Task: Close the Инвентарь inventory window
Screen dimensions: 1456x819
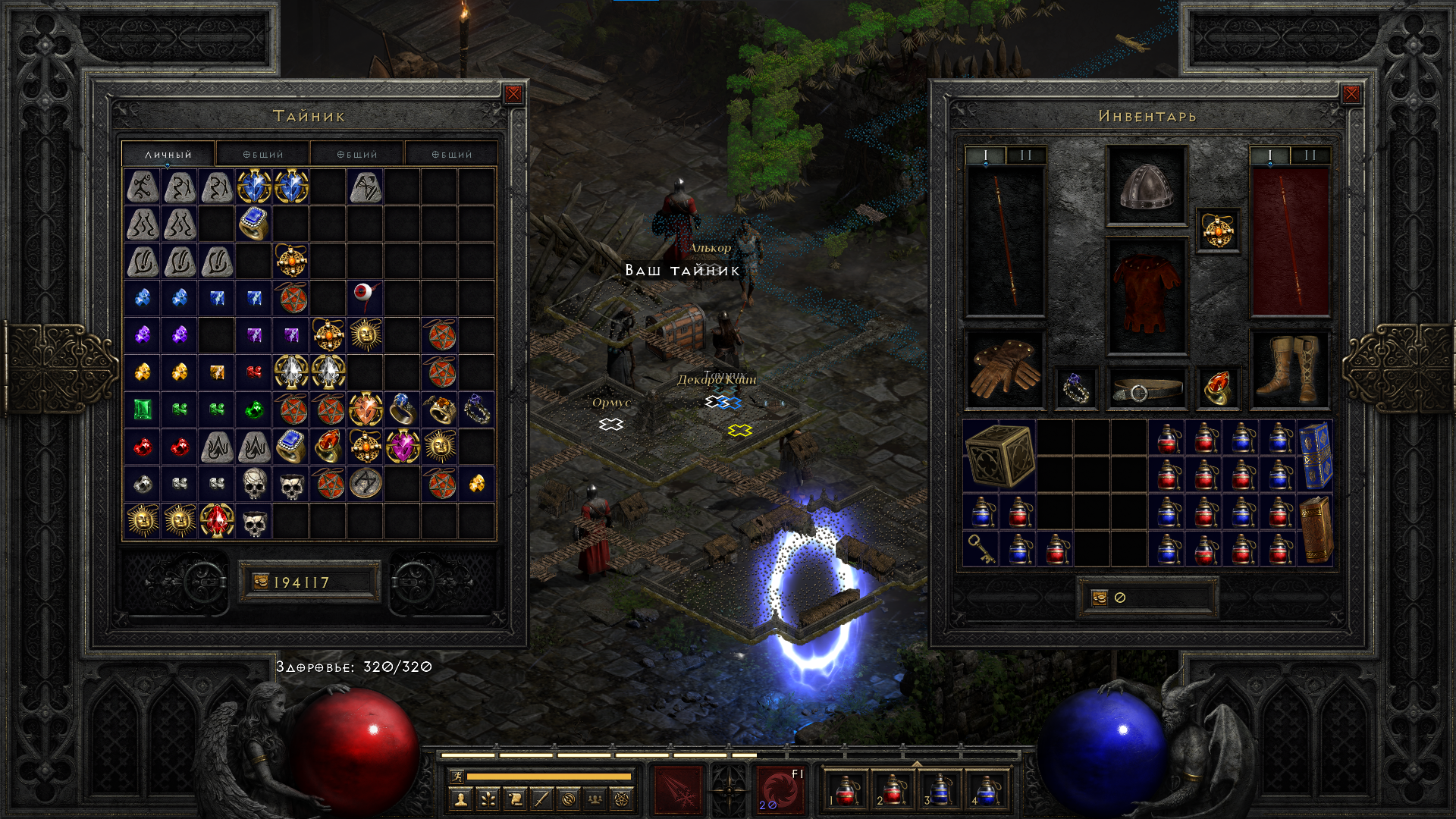Action: 1351,94
